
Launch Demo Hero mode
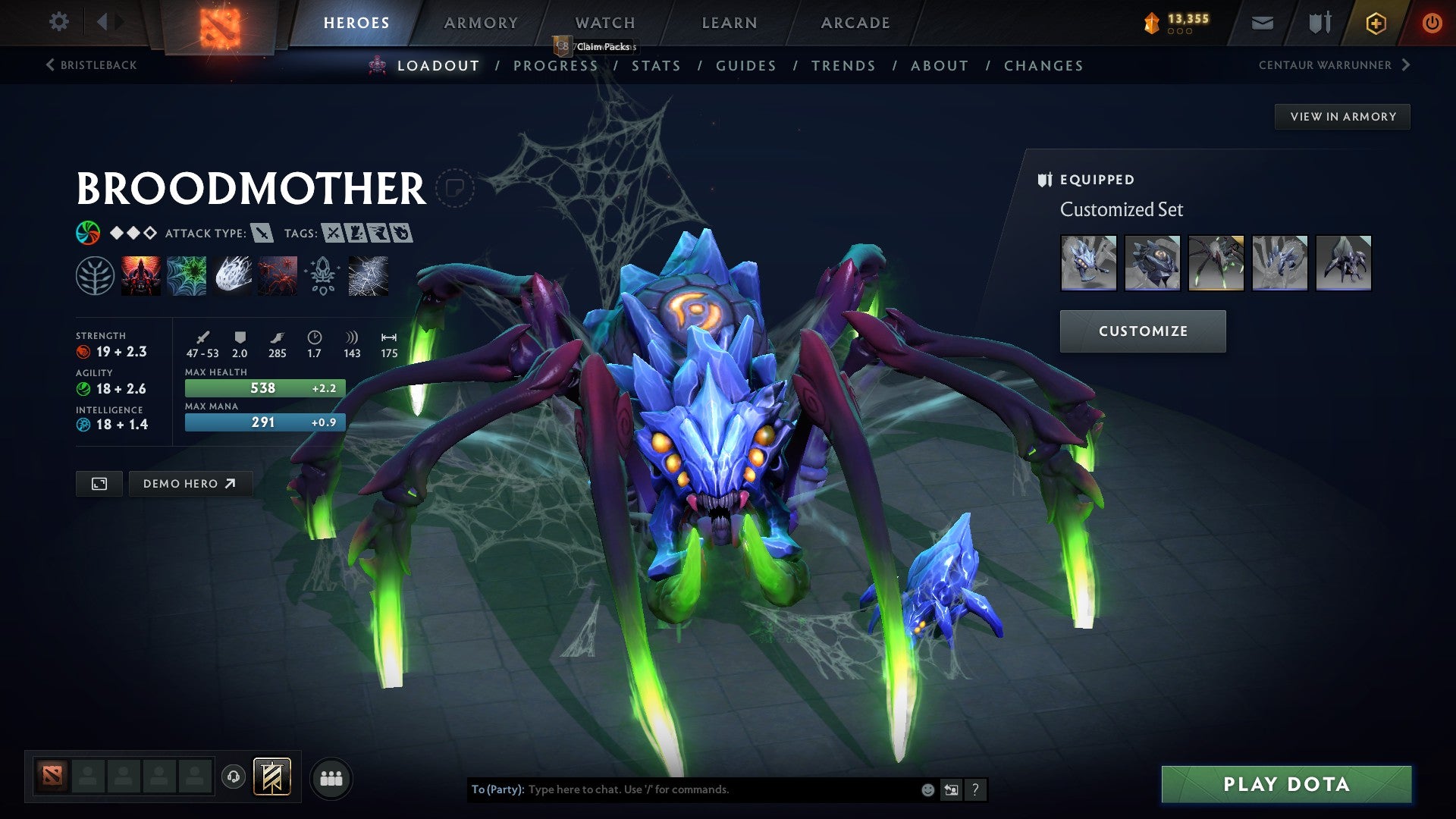190,484
